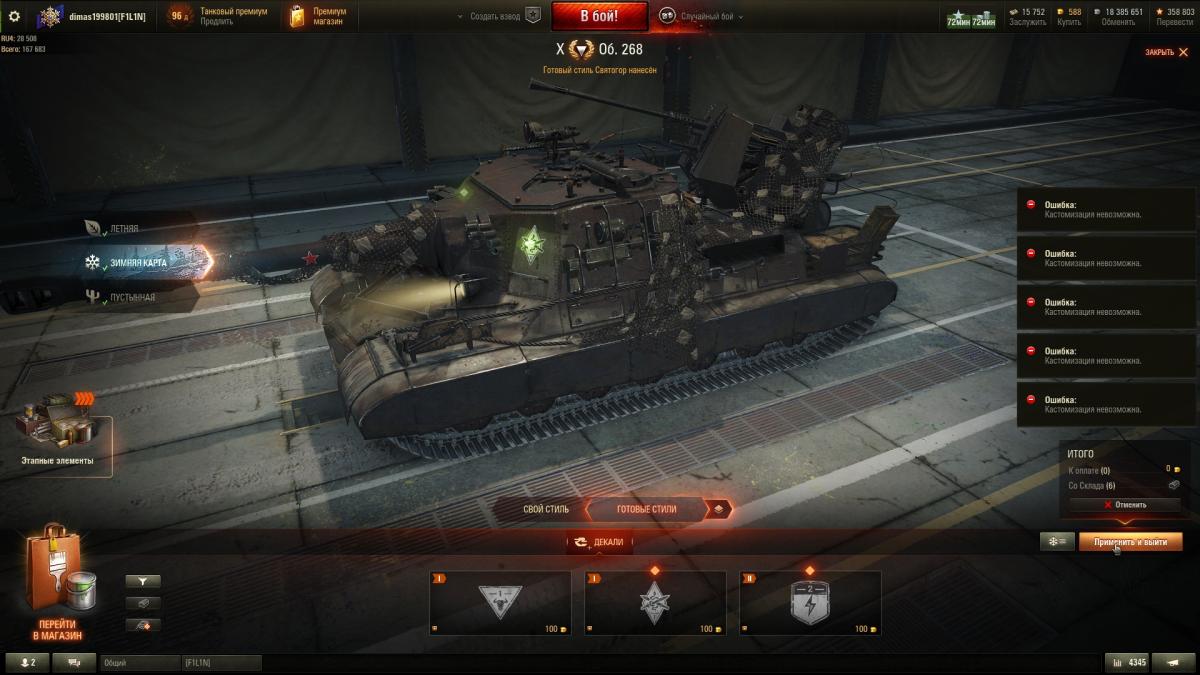Click the red 'В бой!' battle button

600,16
